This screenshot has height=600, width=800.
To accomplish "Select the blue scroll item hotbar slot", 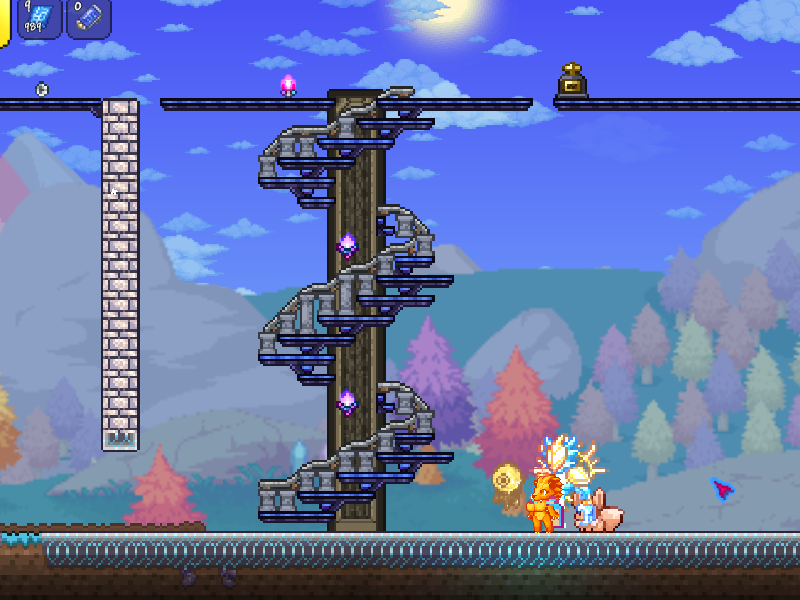I will coord(88,18).
